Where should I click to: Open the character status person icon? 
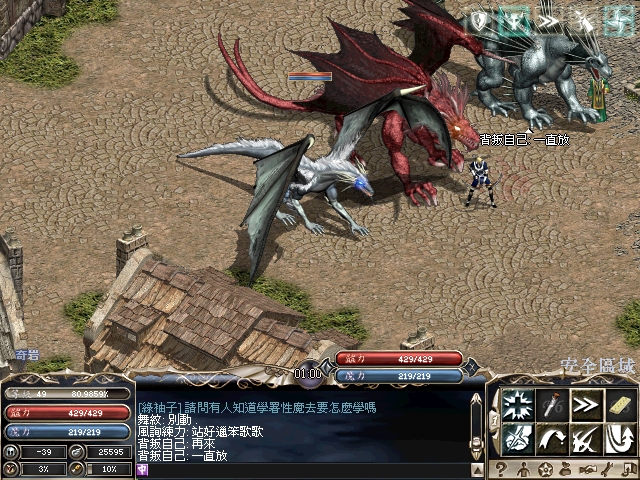[523, 470]
